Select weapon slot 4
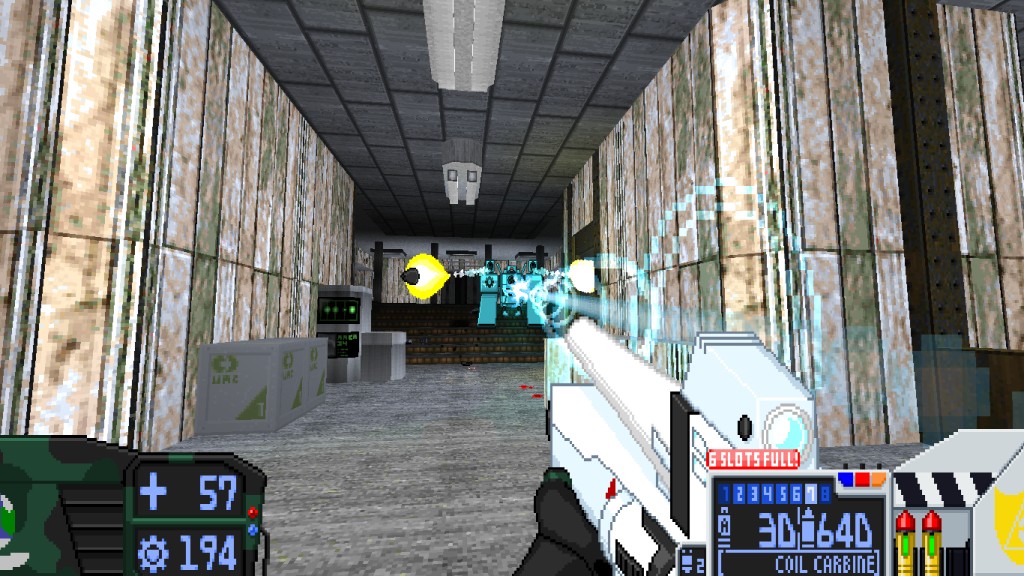This screenshot has height=576, width=1024. 767,492
